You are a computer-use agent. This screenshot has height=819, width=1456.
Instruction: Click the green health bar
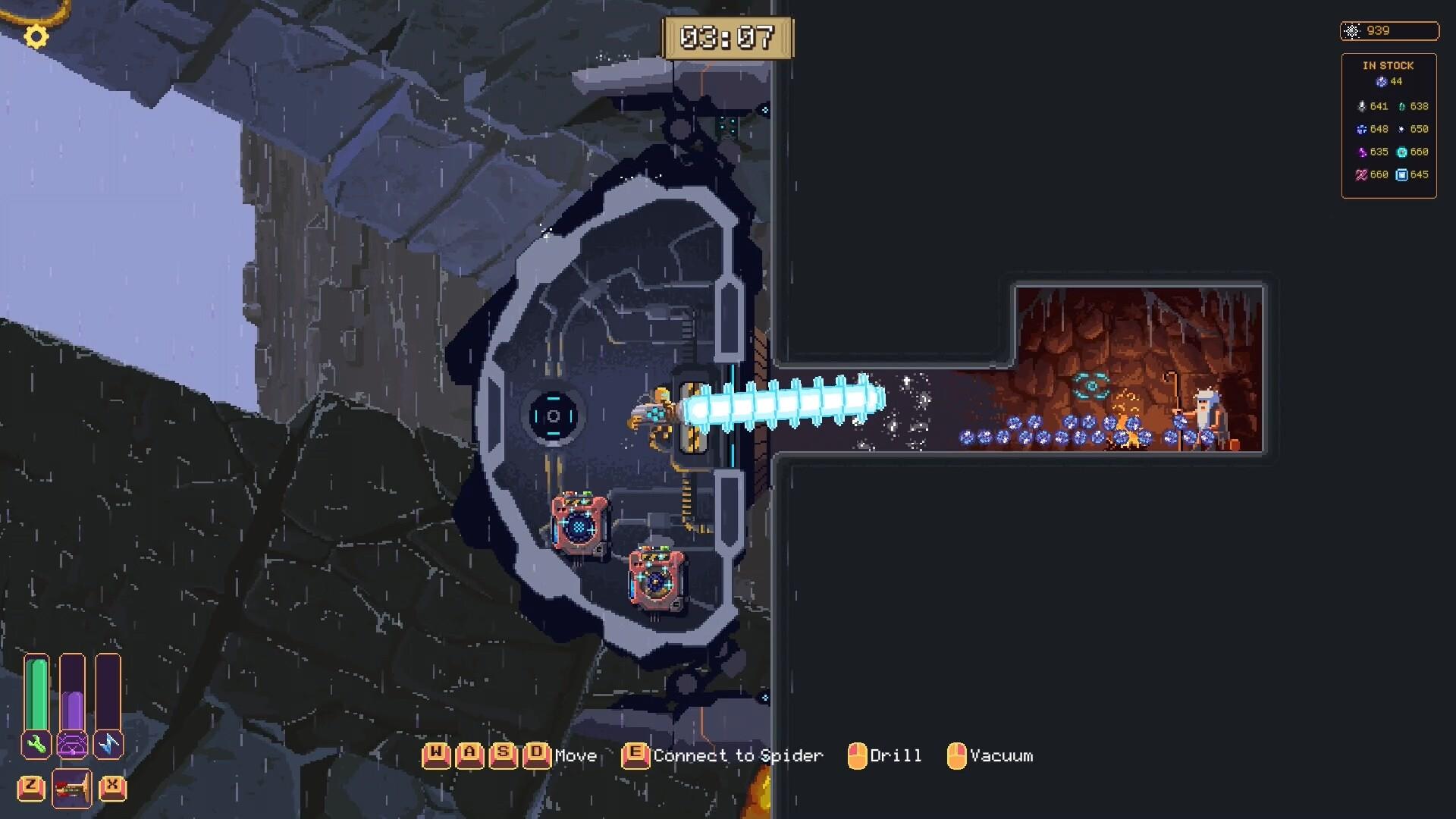click(36, 694)
